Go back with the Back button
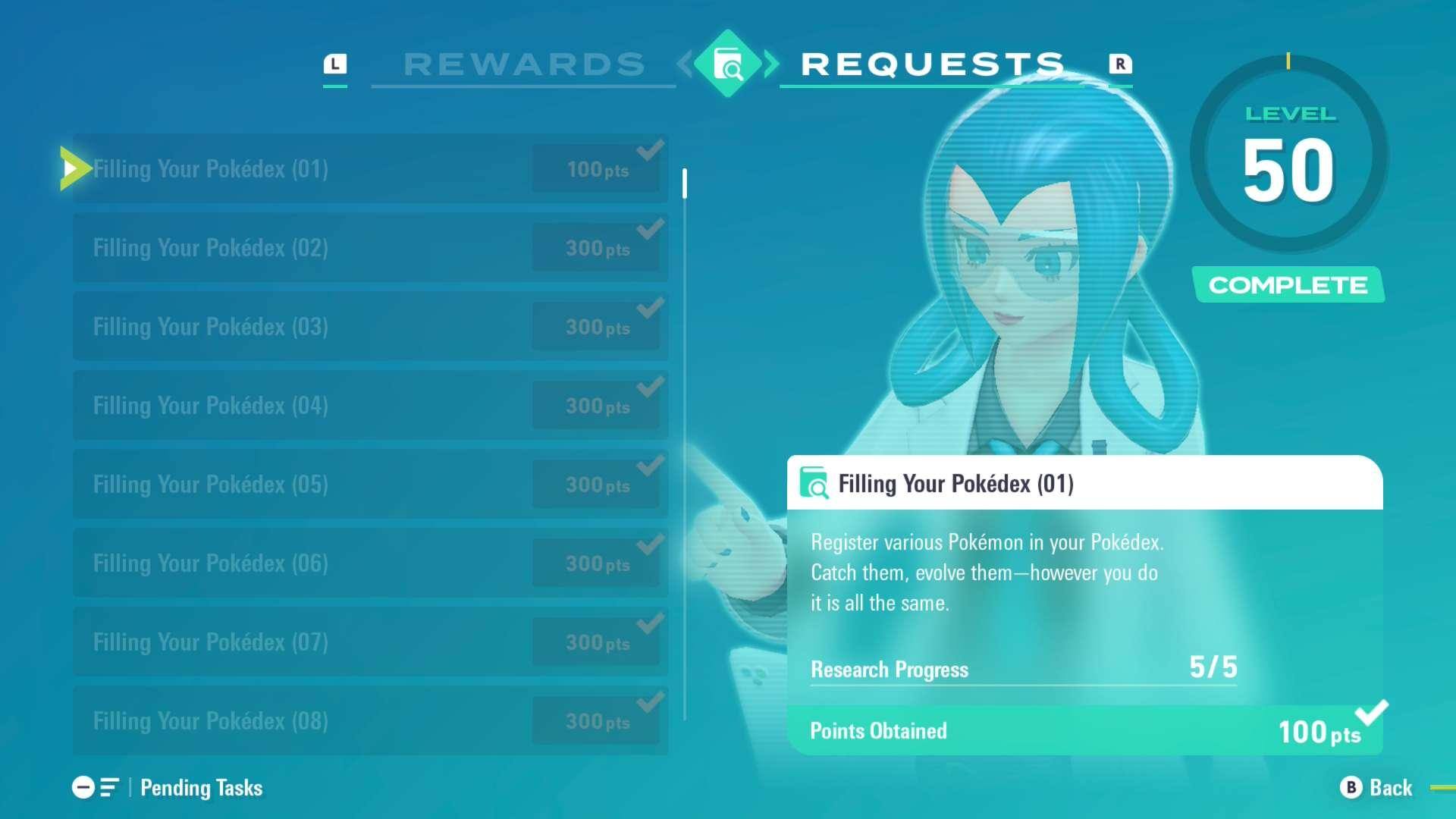Viewport: 1456px width, 819px height. tap(1376, 788)
